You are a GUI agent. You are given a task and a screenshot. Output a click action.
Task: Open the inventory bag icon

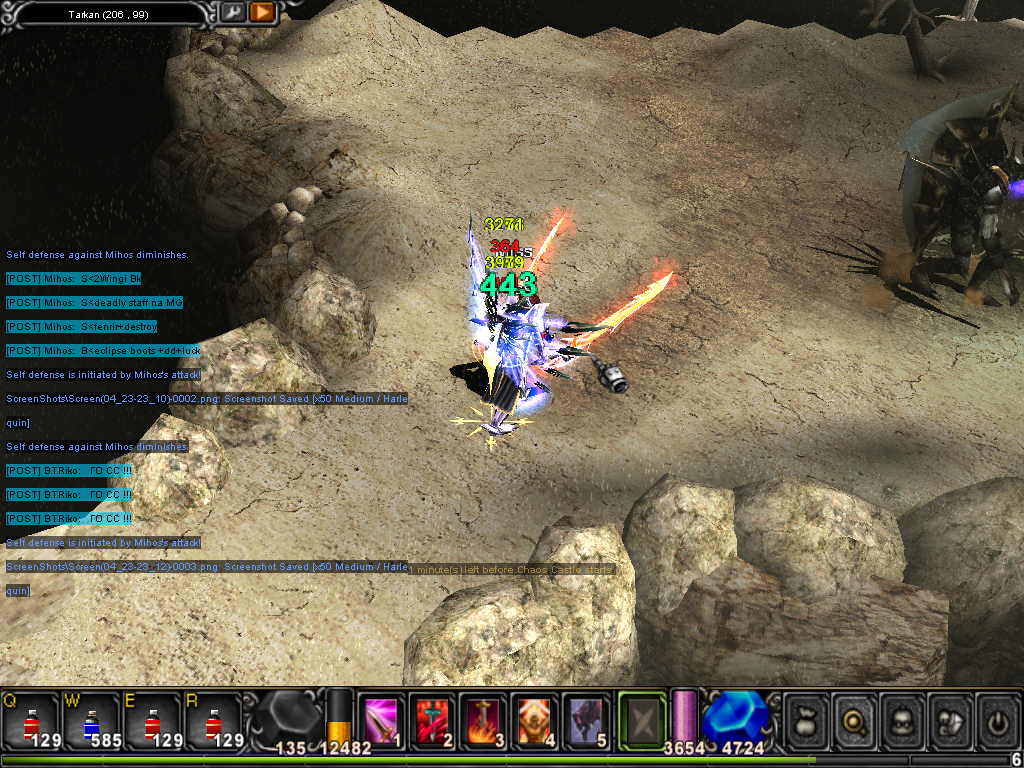[x=806, y=719]
